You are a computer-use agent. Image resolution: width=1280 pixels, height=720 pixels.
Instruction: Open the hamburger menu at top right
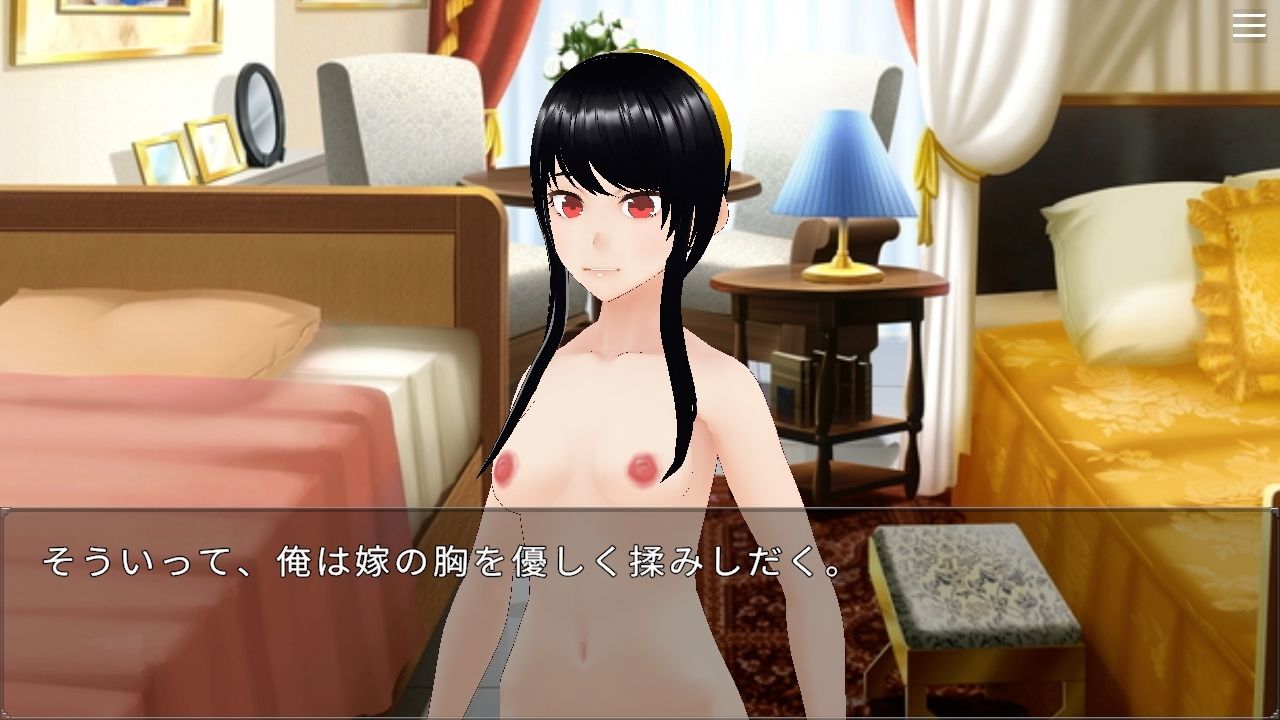(1248, 25)
